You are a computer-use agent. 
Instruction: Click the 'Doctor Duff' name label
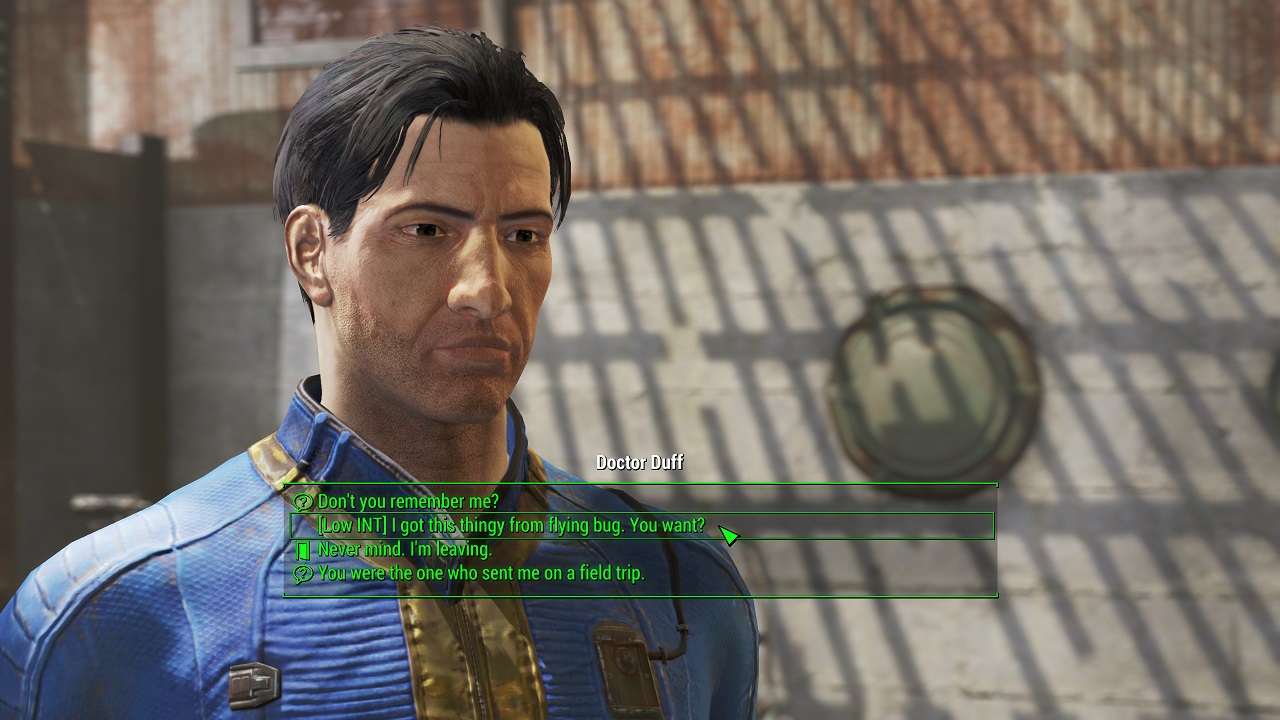(x=639, y=463)
